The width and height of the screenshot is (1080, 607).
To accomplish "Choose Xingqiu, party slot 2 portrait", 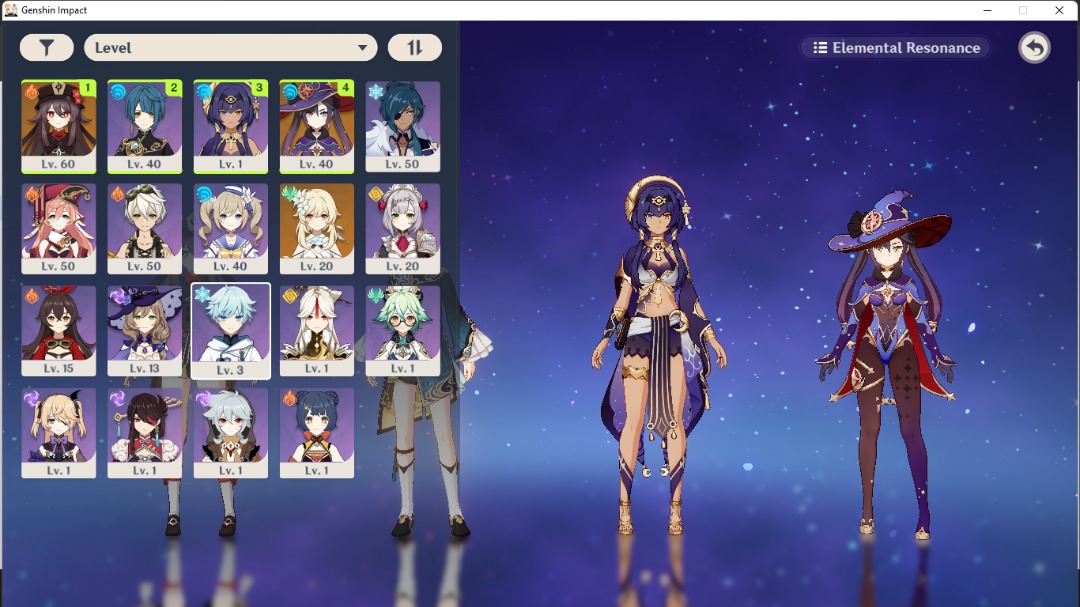I will click(x=145, y=126).
